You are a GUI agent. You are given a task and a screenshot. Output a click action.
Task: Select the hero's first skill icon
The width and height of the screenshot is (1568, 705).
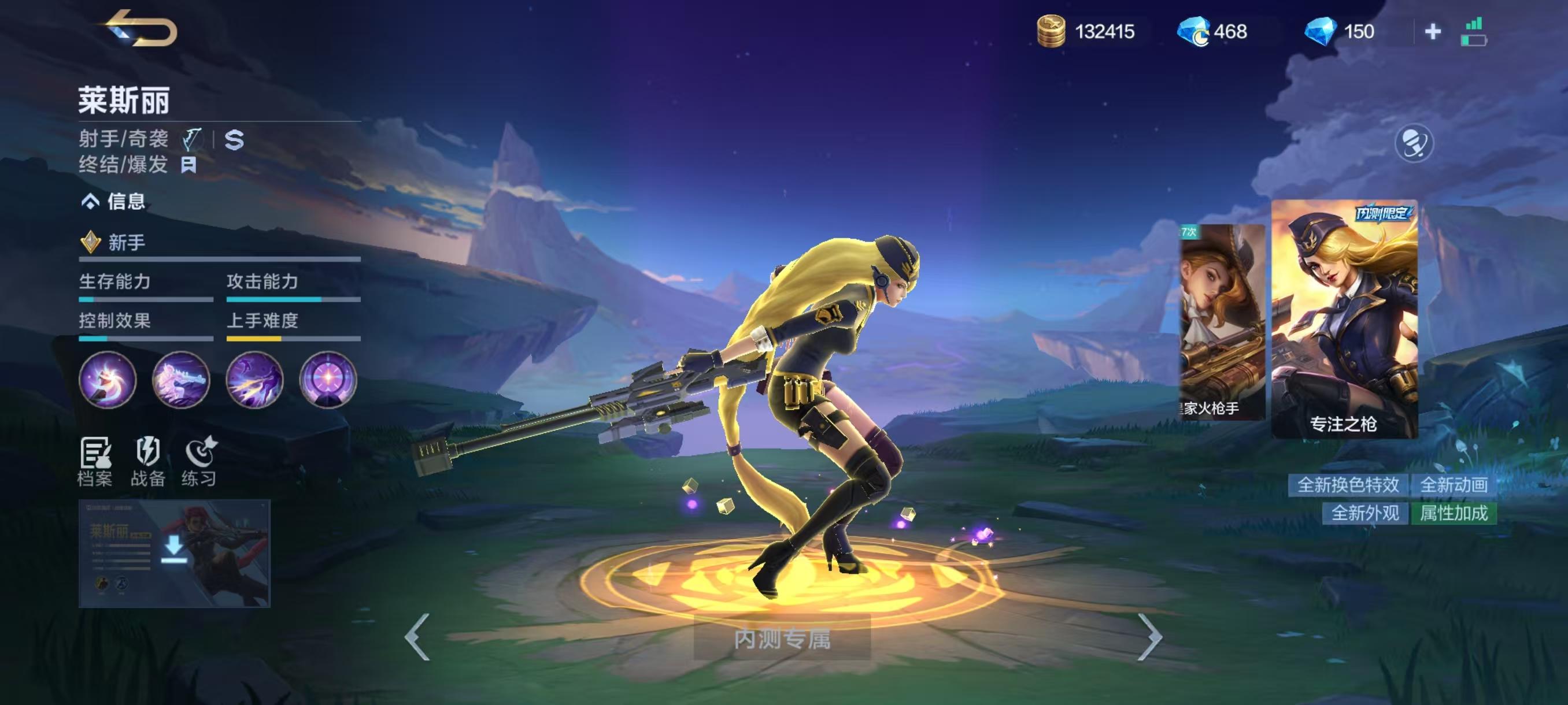tap(108, 381)
